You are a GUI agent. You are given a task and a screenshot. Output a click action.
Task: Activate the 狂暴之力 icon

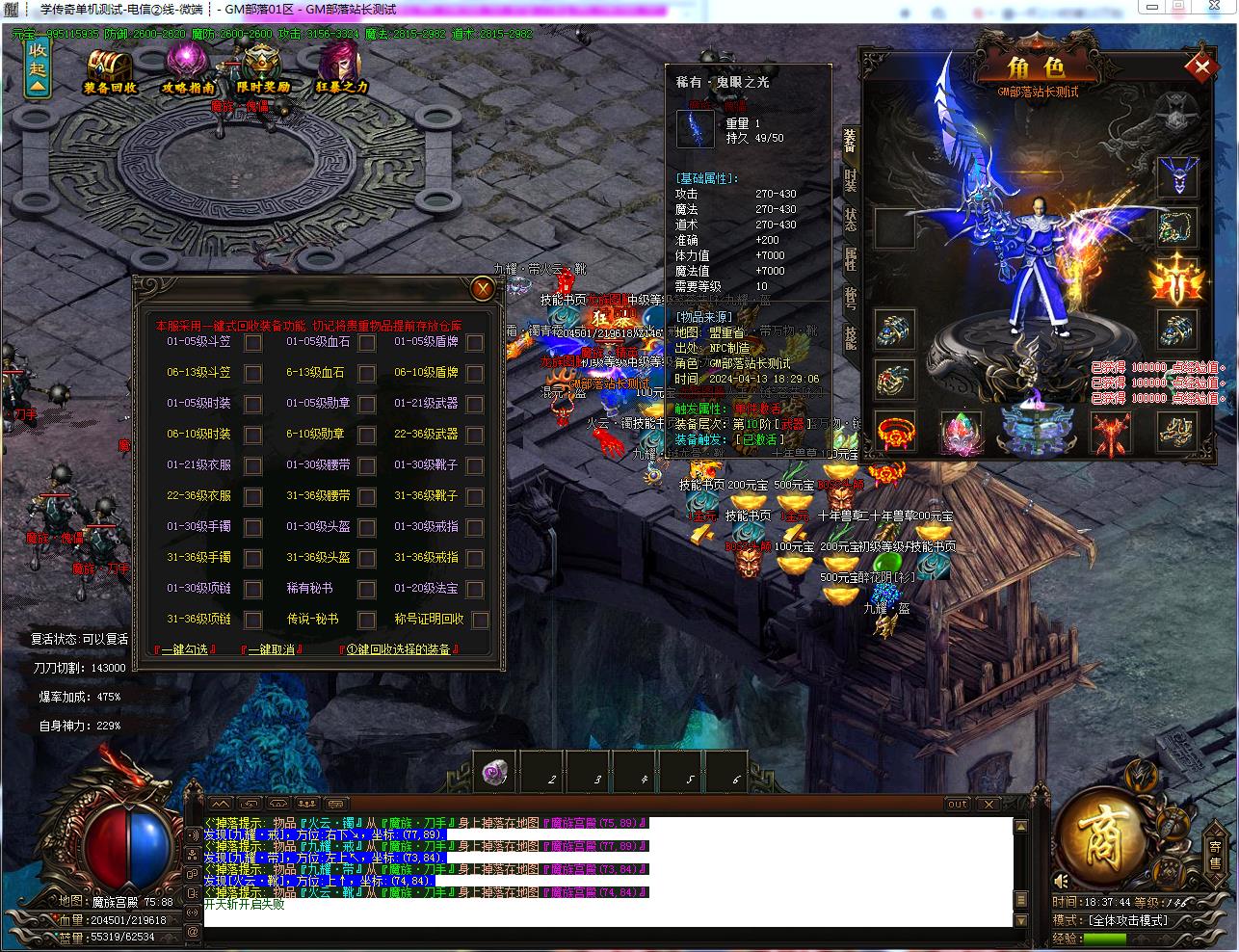click(x=341, y=67)
